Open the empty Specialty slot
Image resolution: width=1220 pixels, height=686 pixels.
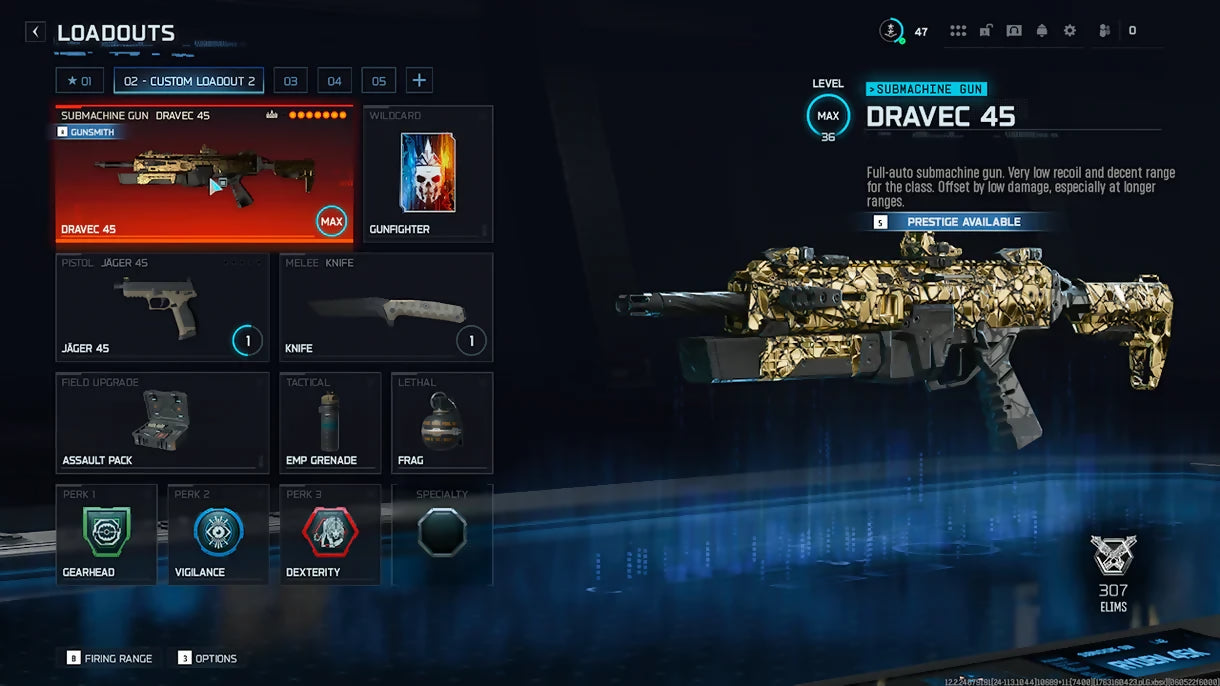pyautogui.click(x=441, y=534)
